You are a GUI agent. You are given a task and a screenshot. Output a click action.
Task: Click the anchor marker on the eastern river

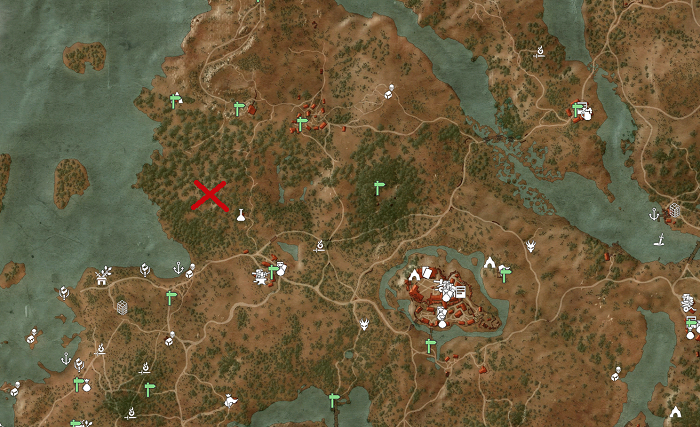coord(654,213)
